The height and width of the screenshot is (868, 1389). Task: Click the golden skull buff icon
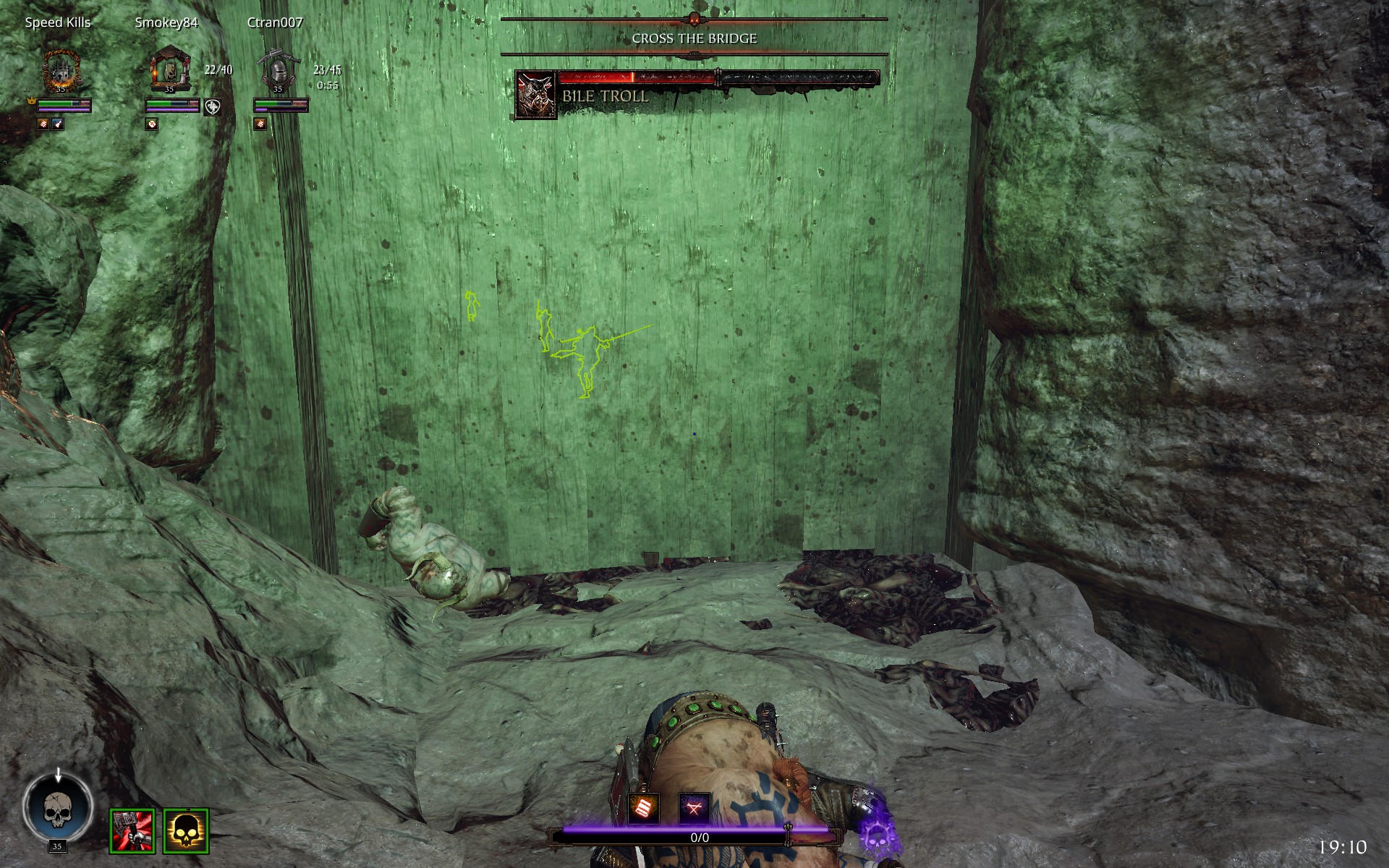click(186, 830)
